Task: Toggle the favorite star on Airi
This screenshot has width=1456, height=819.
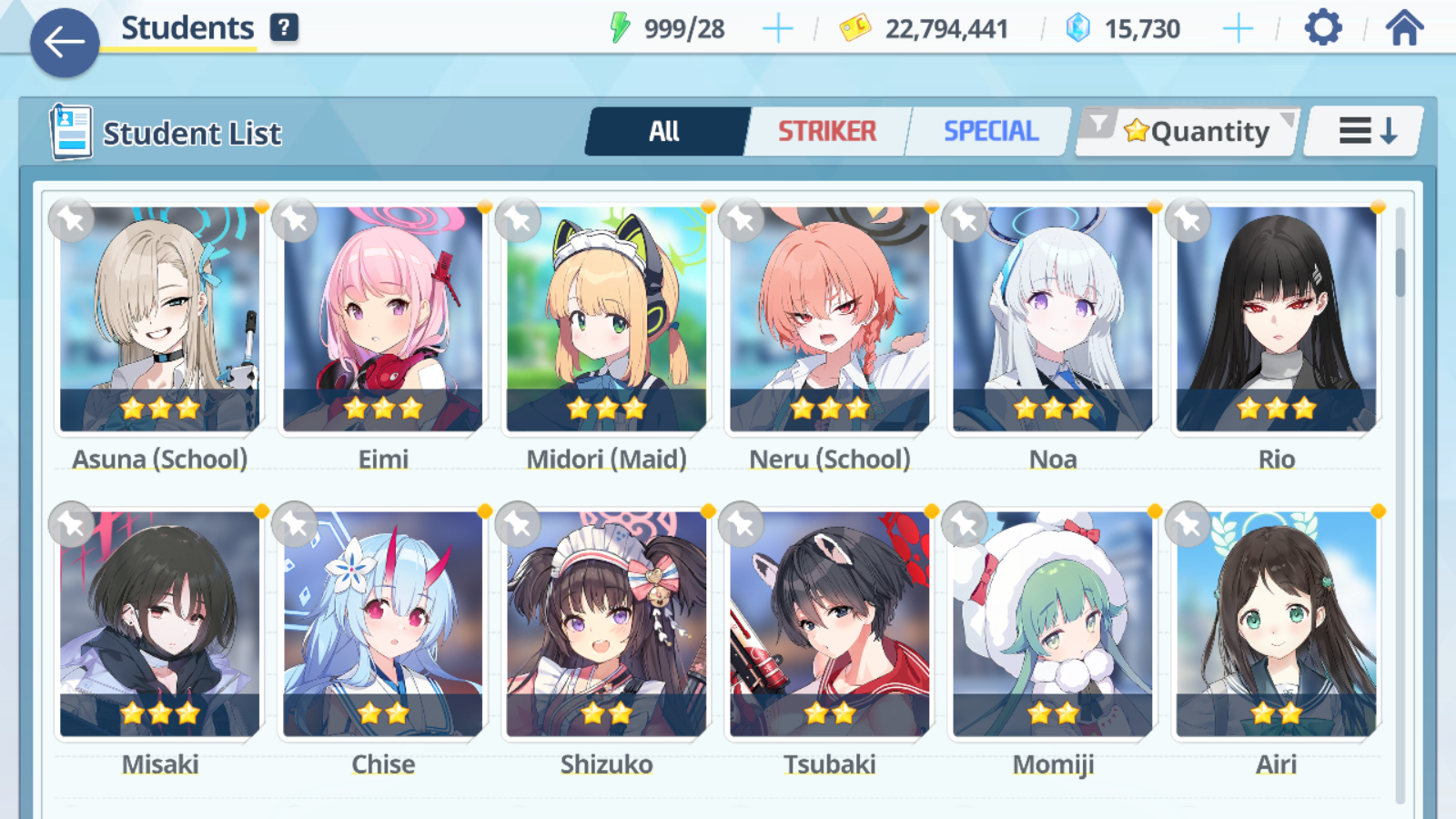Action: [1188, 524]
